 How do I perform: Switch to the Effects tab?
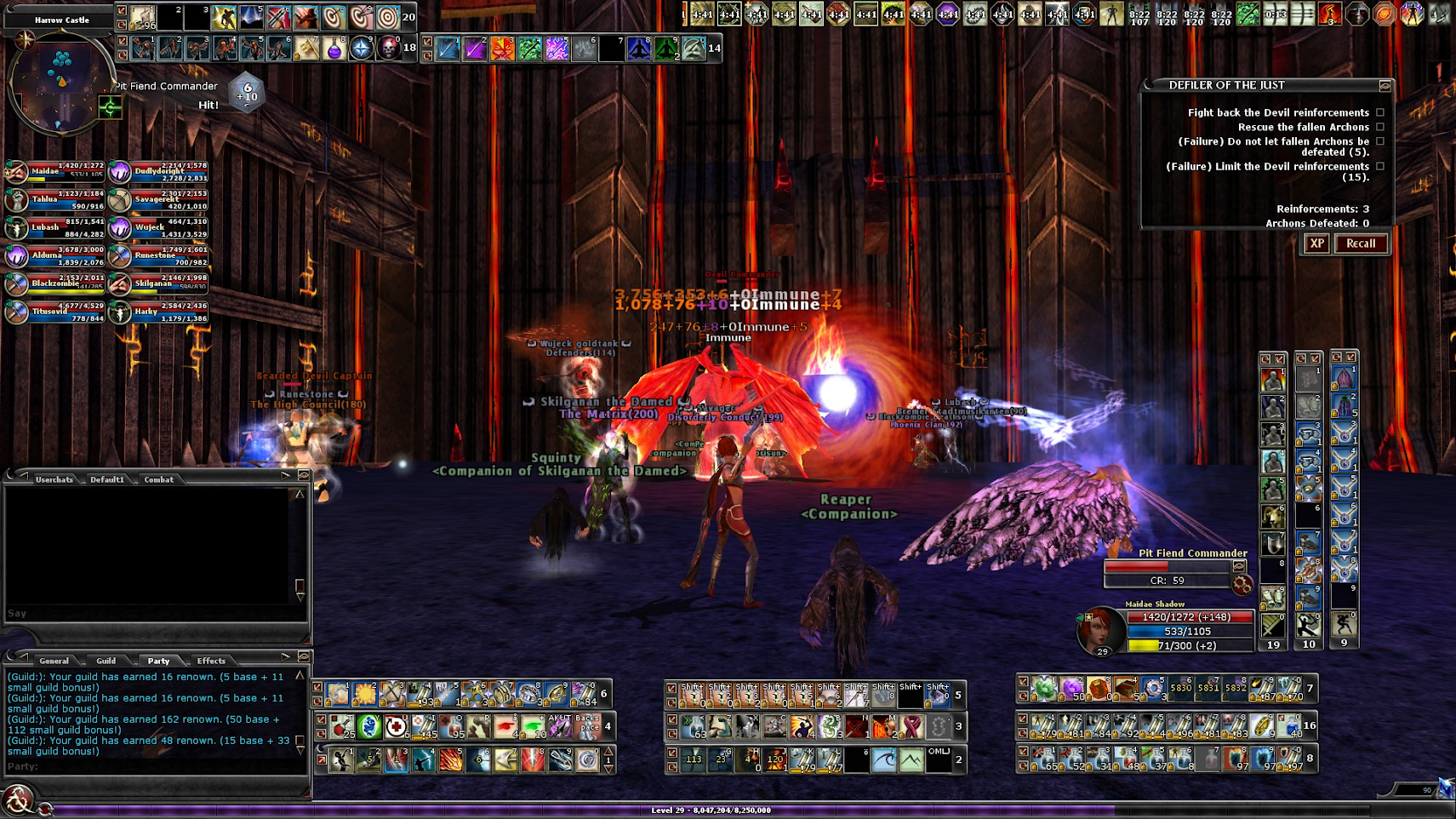click(211, 661)
